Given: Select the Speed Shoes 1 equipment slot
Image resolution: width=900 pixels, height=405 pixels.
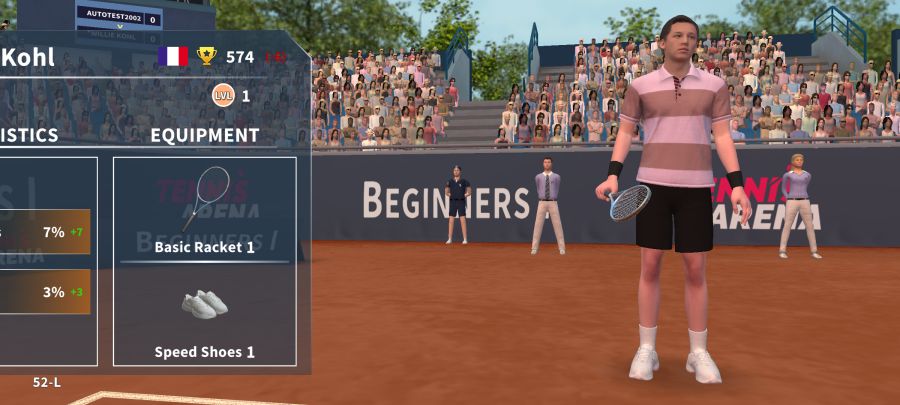Looking at the screenshot, I should click(x=204, y=318).
